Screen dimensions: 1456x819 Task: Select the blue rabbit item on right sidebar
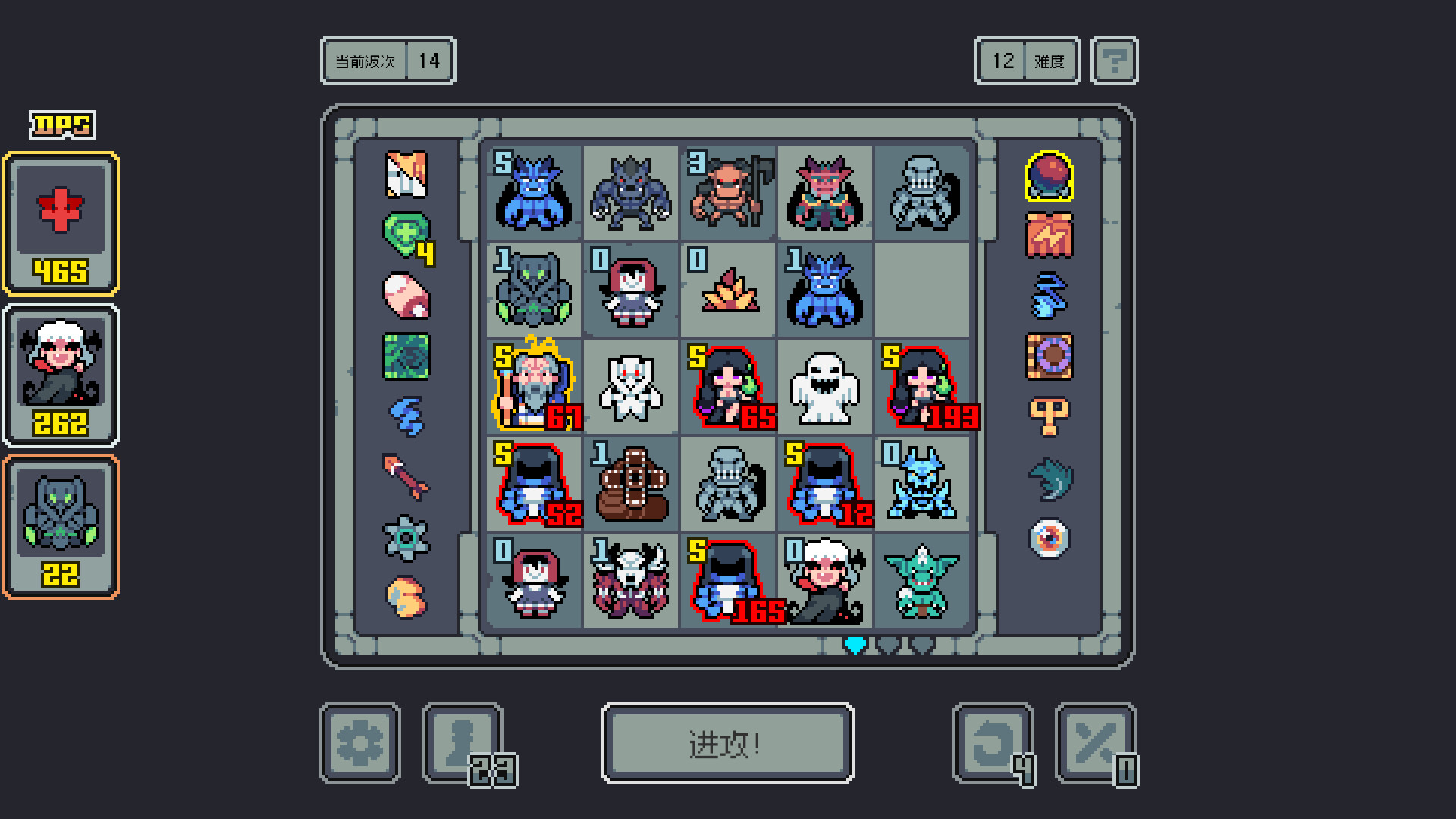pyautogui.click(x=1050, y=296)
